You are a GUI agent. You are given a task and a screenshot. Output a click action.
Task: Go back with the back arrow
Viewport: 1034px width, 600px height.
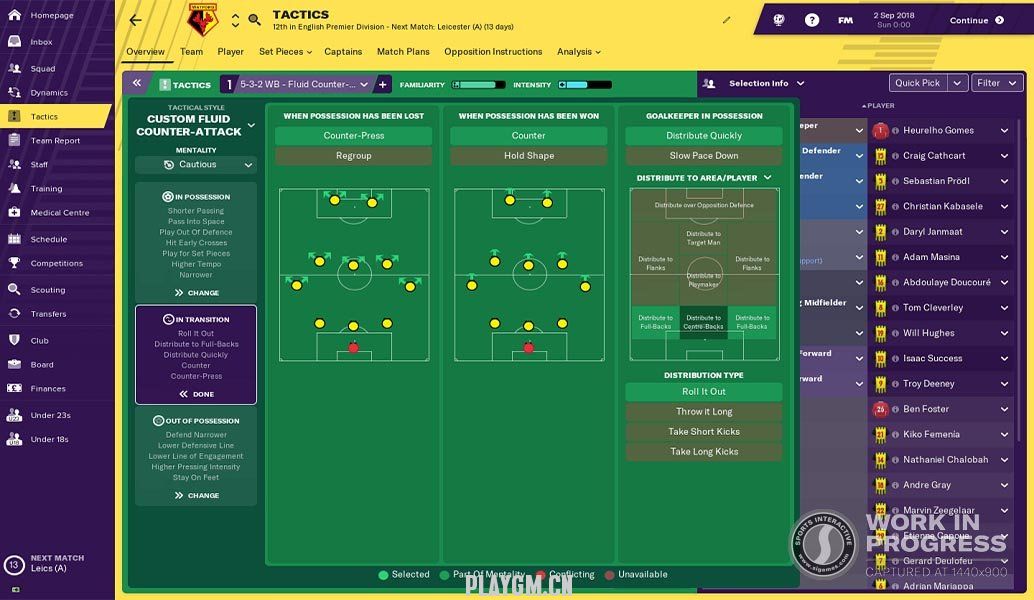coord(136,20)
